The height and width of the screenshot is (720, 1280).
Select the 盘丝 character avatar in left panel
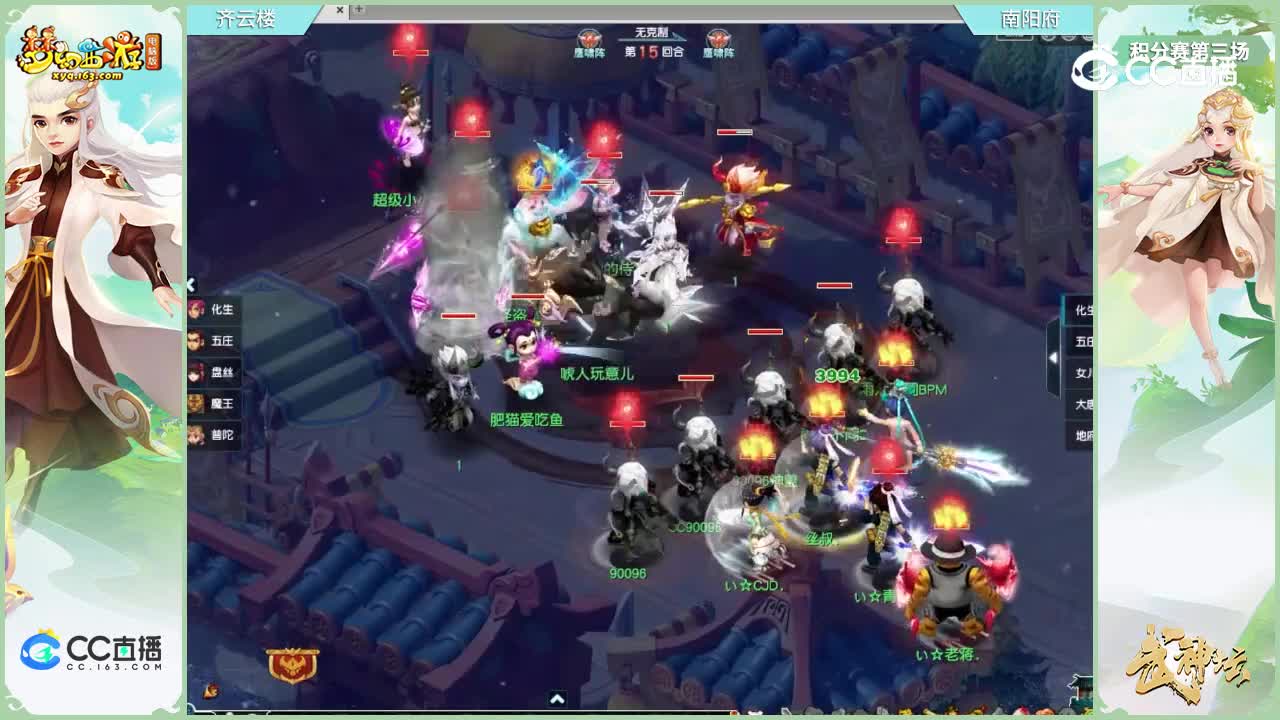(x=197, y=372)
